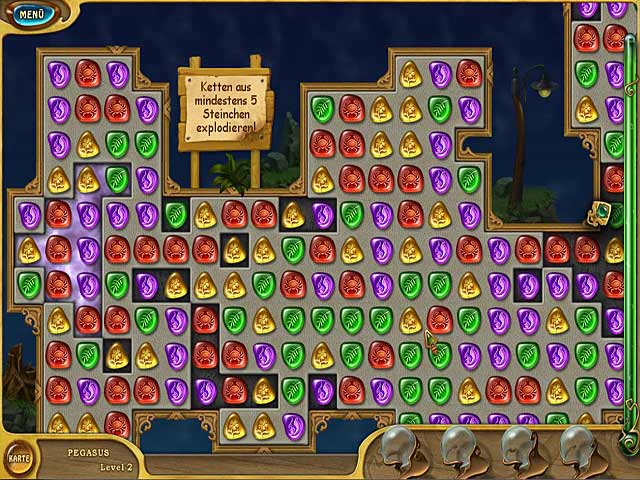Open the Menü button
This screenshot has width=640, height=480.
(x=31, y=15)
